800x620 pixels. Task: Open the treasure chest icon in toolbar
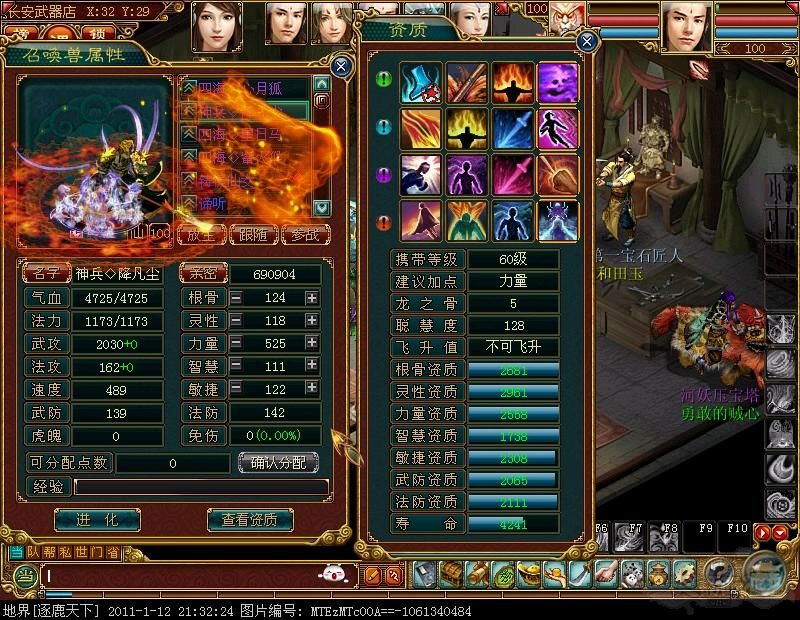click(x=452, y=574)
